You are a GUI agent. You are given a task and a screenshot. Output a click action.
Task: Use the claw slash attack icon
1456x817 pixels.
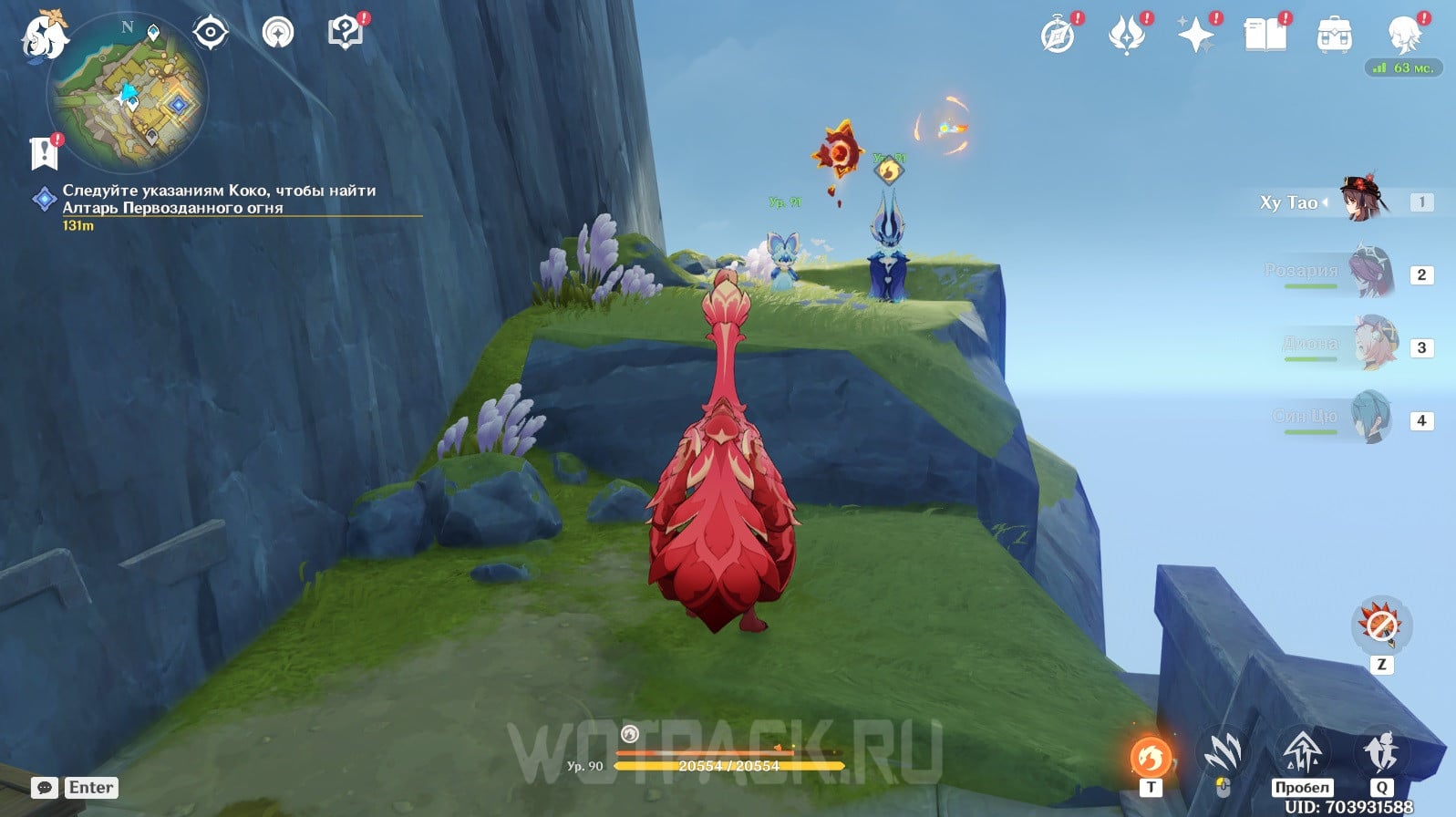(1223, 753)
